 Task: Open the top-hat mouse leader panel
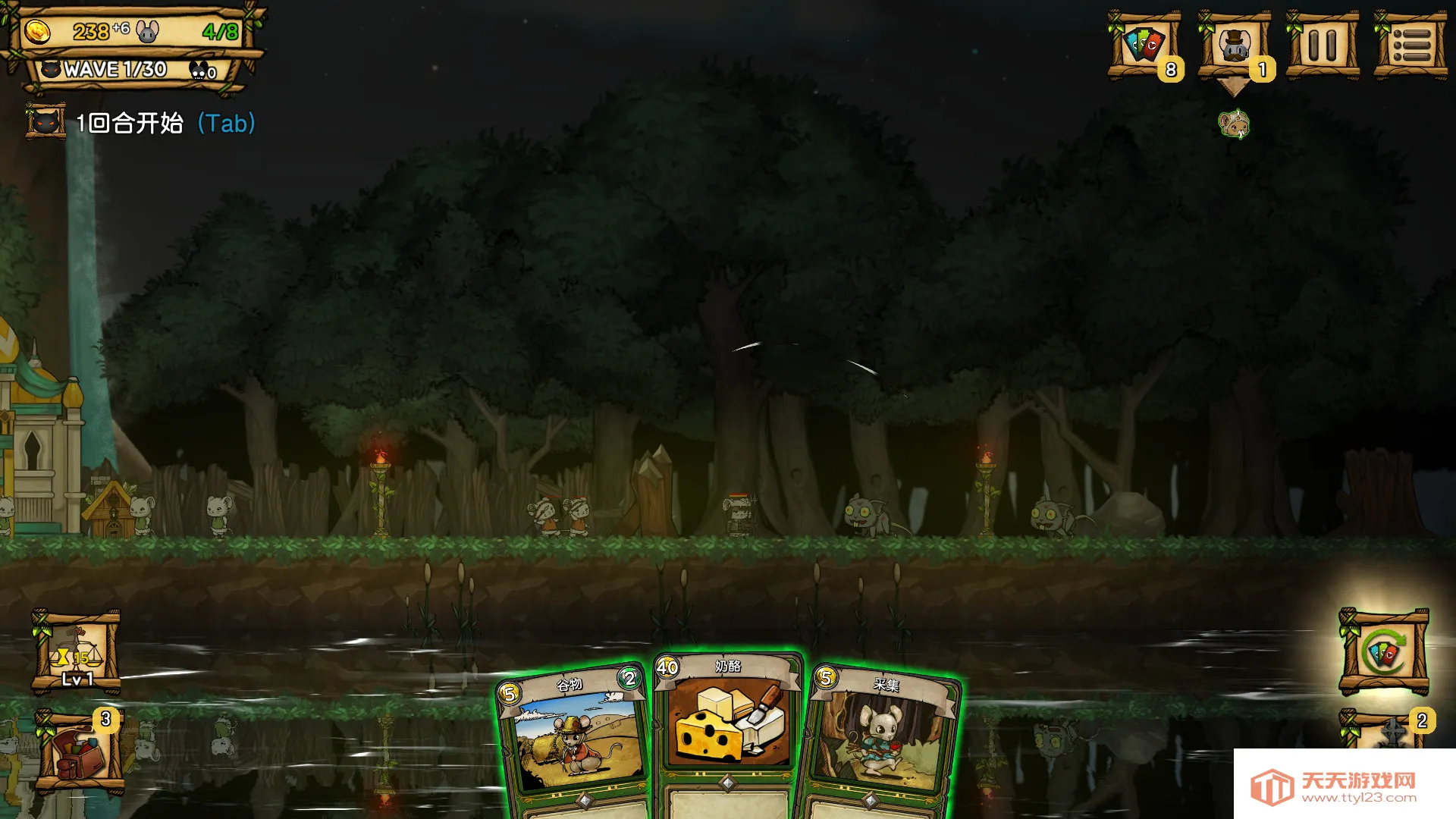click(x=1234, y=45)
